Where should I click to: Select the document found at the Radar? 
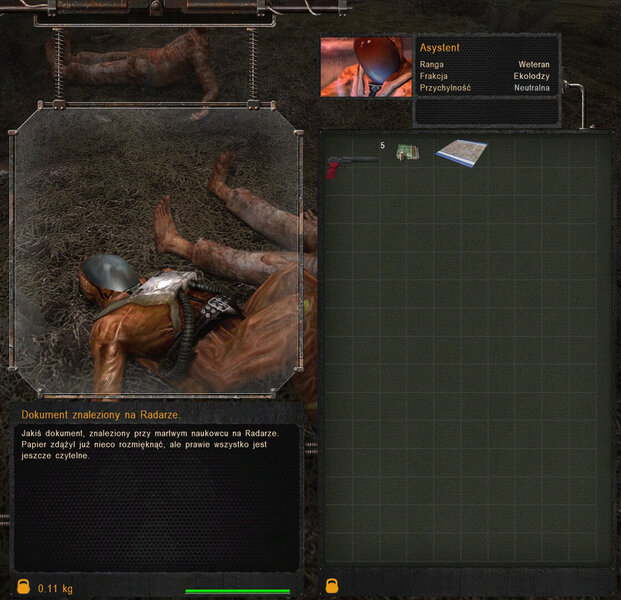coord(461,152)
